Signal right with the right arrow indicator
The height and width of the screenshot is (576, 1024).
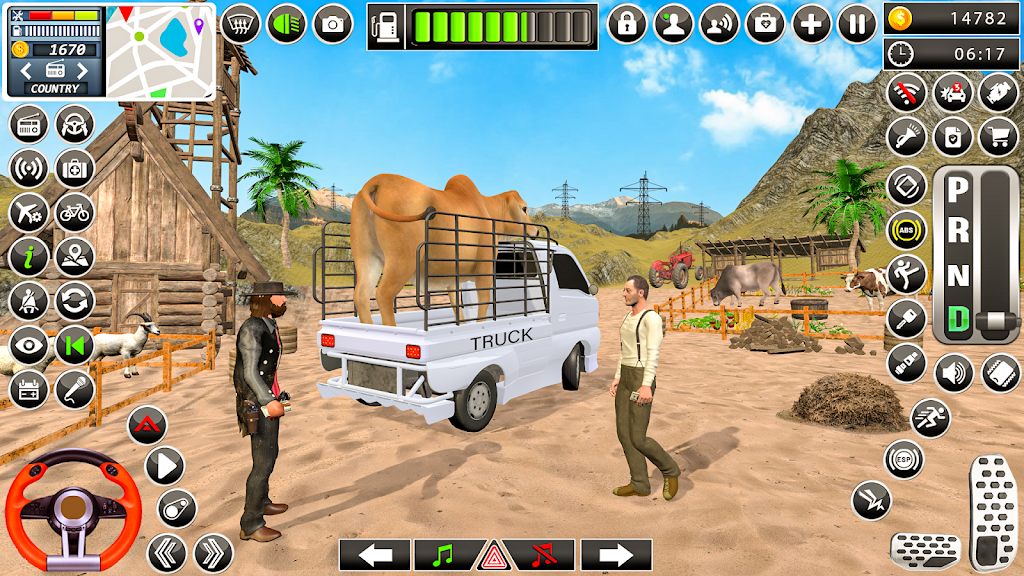pos(616,555)
